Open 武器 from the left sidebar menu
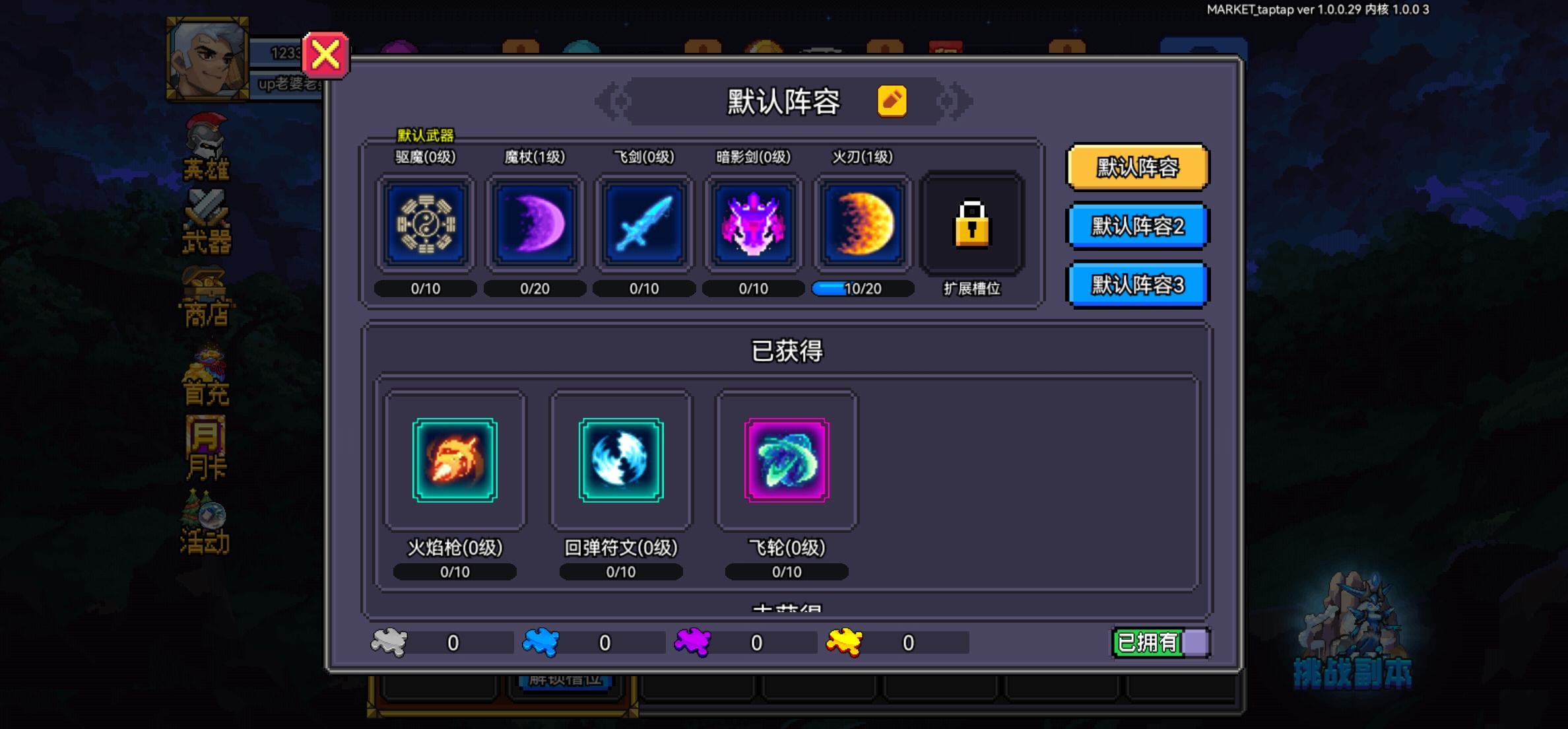The width and height of the screenshot is (1568, 729). [205, 221]
